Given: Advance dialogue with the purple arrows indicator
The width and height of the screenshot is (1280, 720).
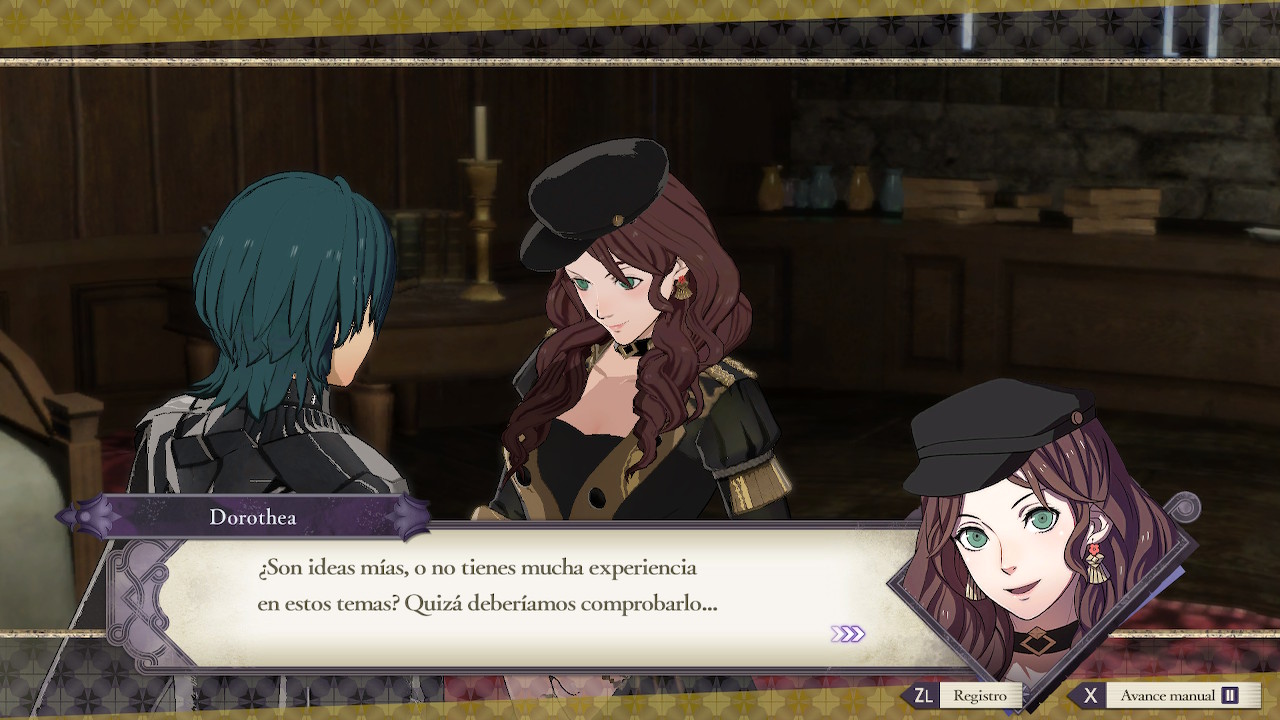Looking at the screenshot, I should point(847,634).
